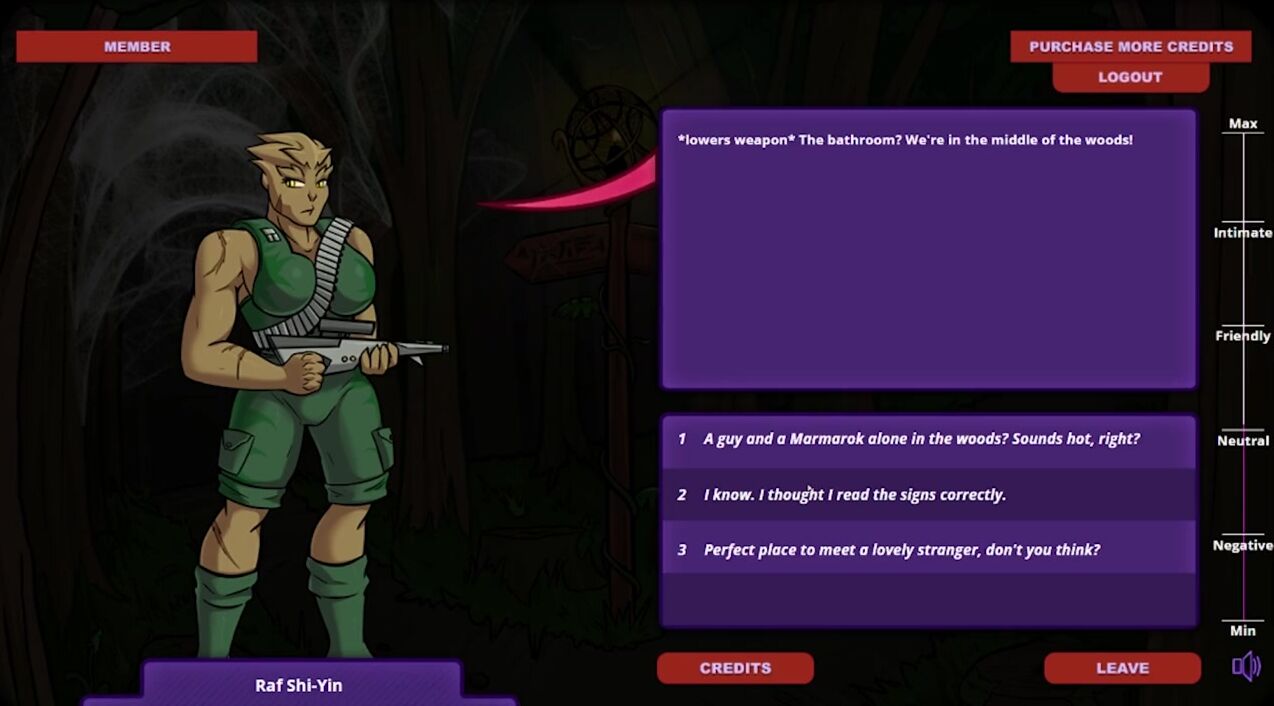Open Purchase More Credits
Screen dimensions: 1274x706
1130,46
